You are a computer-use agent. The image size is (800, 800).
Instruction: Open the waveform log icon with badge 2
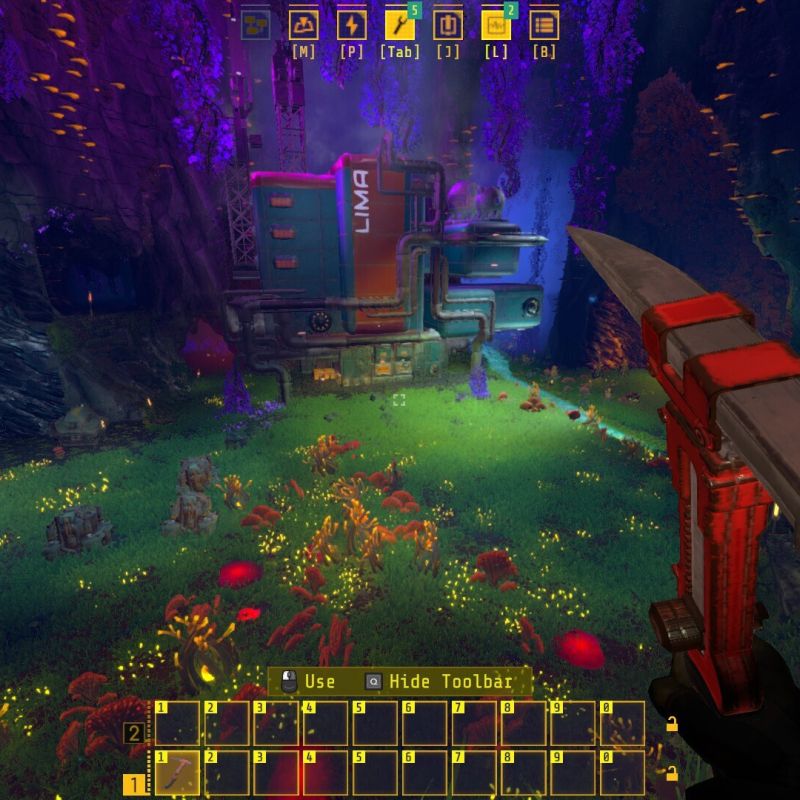pyautogui.click(x=495, y=25)
